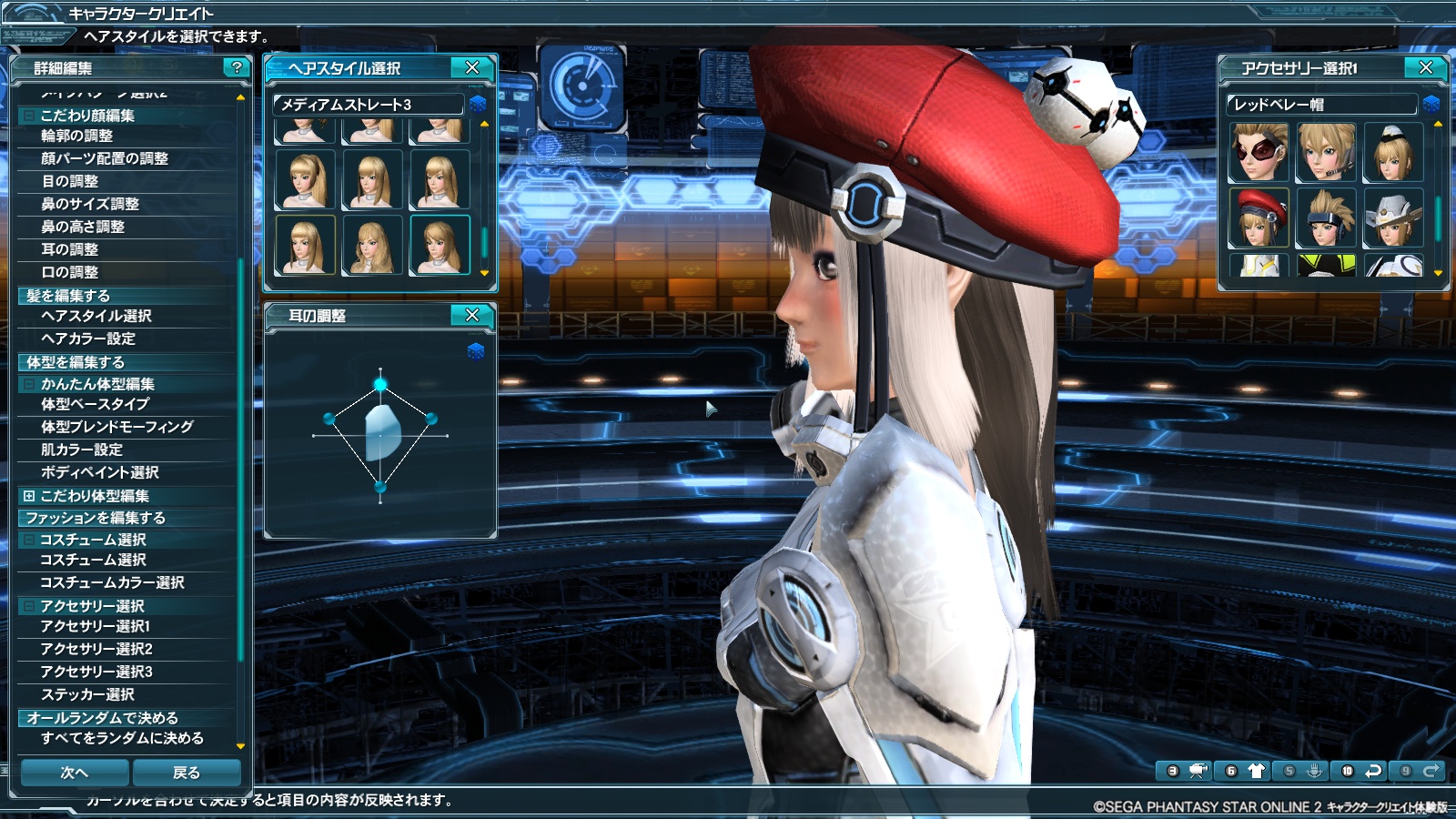Choose 肌カラー設定 skin color option
The image size is (1456, 819).
click(x=82, y=450)
